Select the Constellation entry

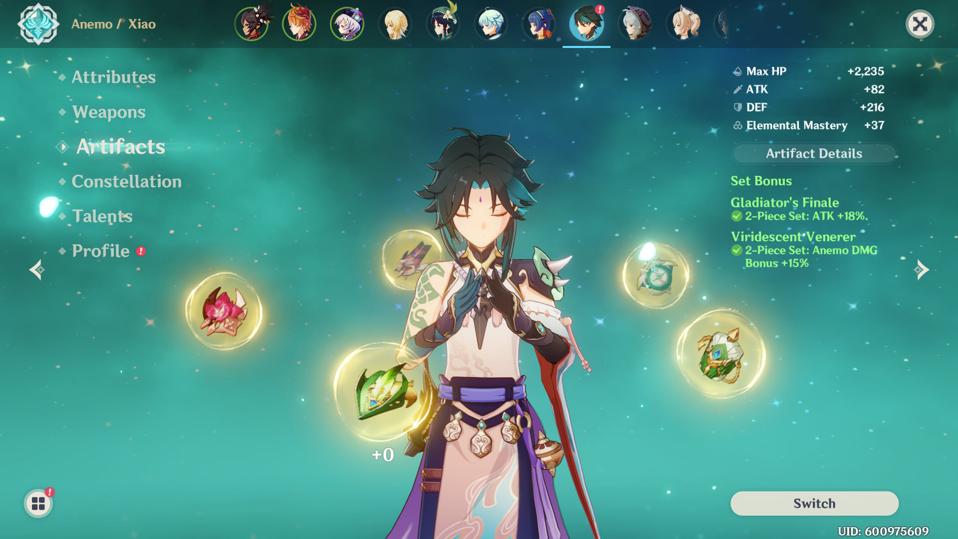tap(126, 181)
